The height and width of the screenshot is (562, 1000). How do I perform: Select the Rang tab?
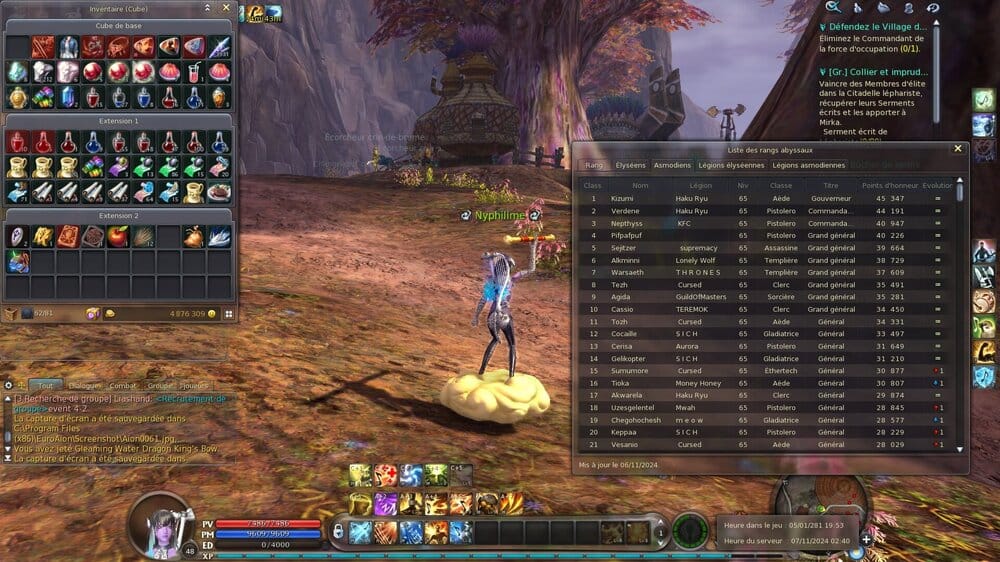coord(594,165)
